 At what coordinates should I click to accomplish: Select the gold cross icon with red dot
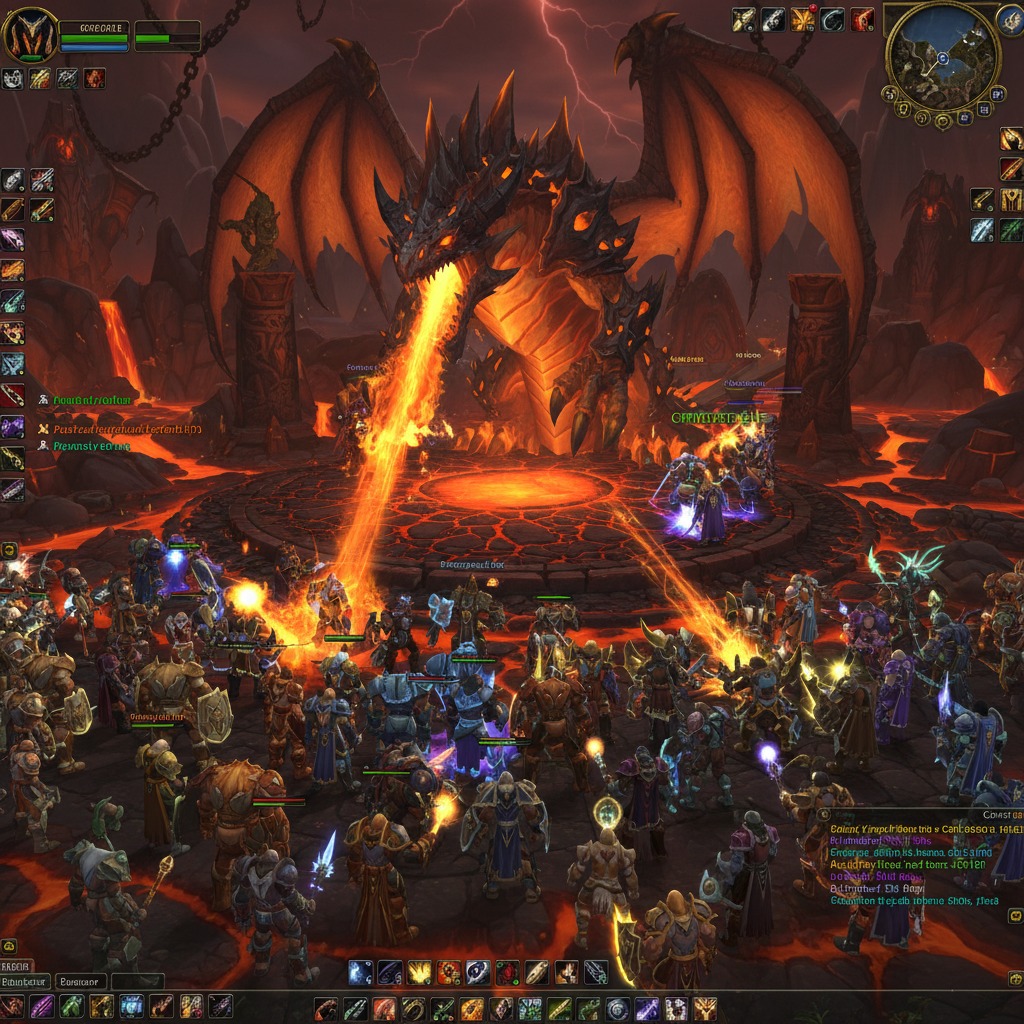coord(803,19)
